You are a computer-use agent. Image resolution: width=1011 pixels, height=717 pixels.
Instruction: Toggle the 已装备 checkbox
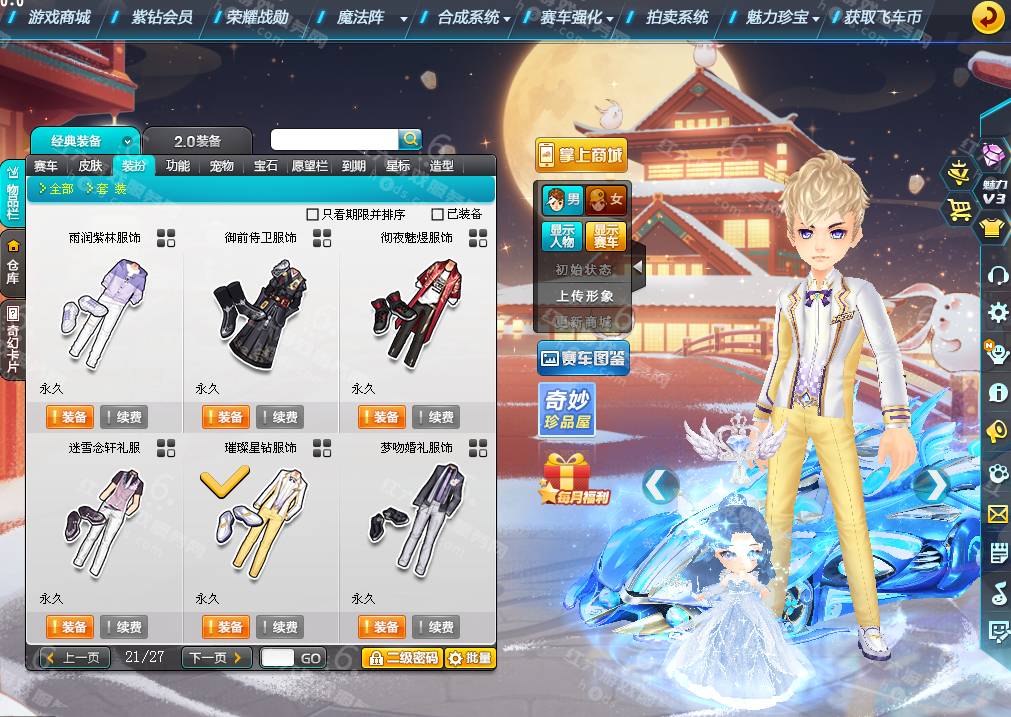[438, 214]
